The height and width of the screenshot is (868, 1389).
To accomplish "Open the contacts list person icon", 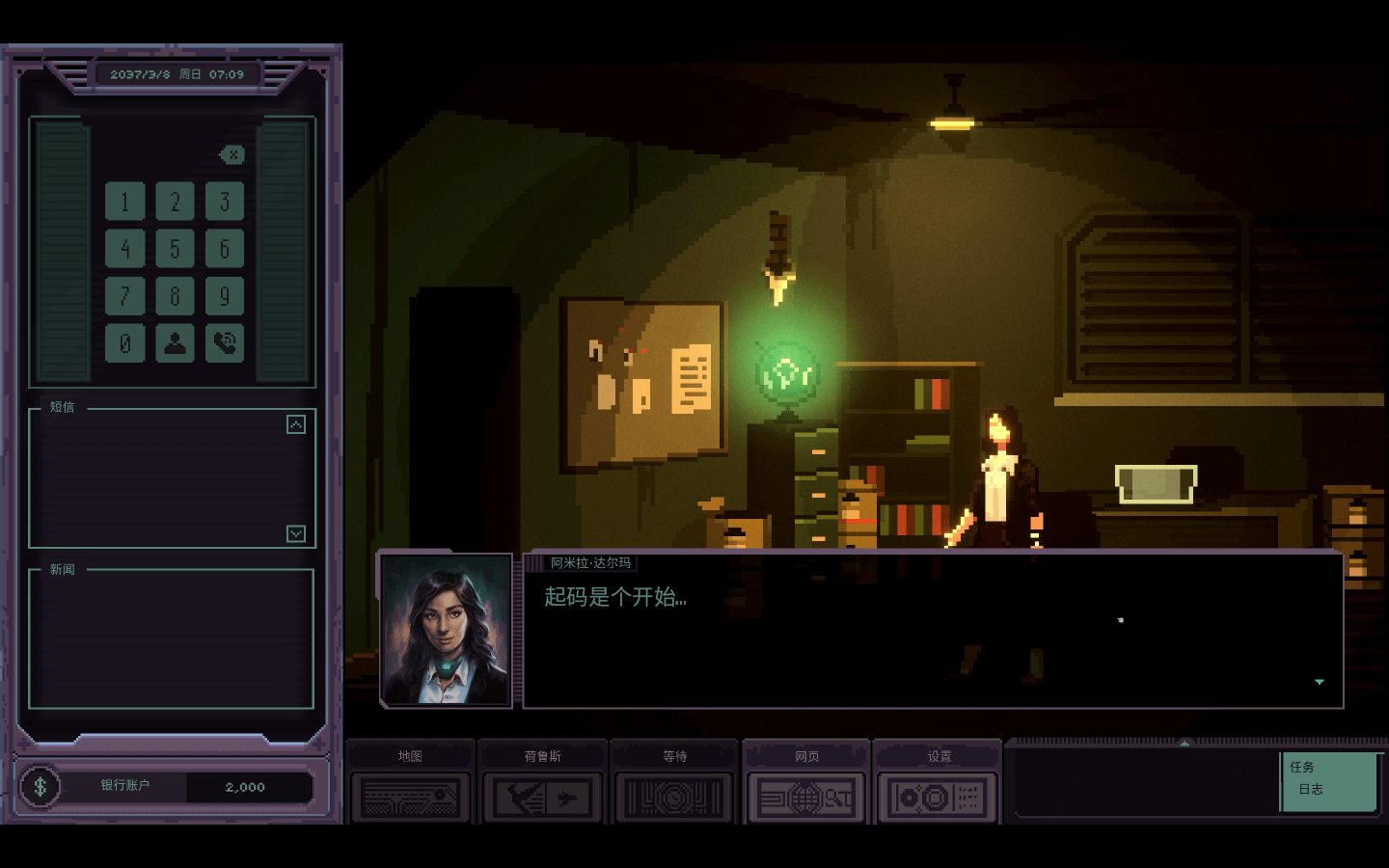I will 175,343.
